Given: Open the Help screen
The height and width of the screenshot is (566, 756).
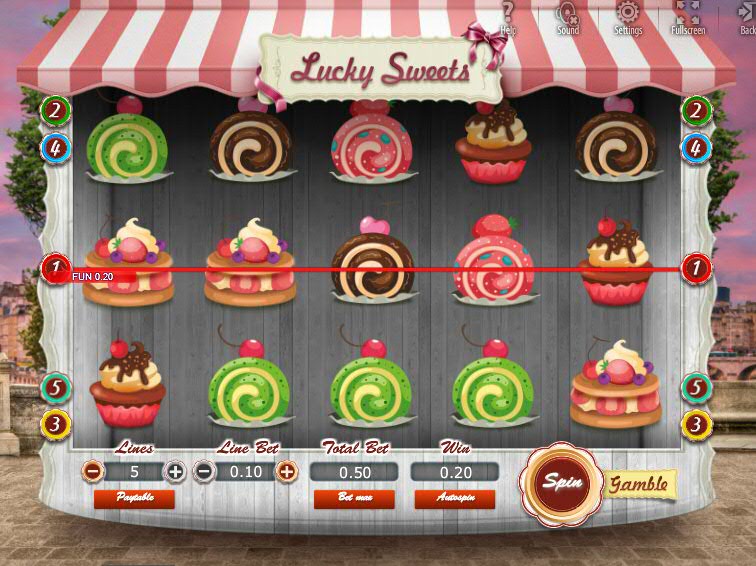Looking at the screenshot, I should (x=508, y=16).
